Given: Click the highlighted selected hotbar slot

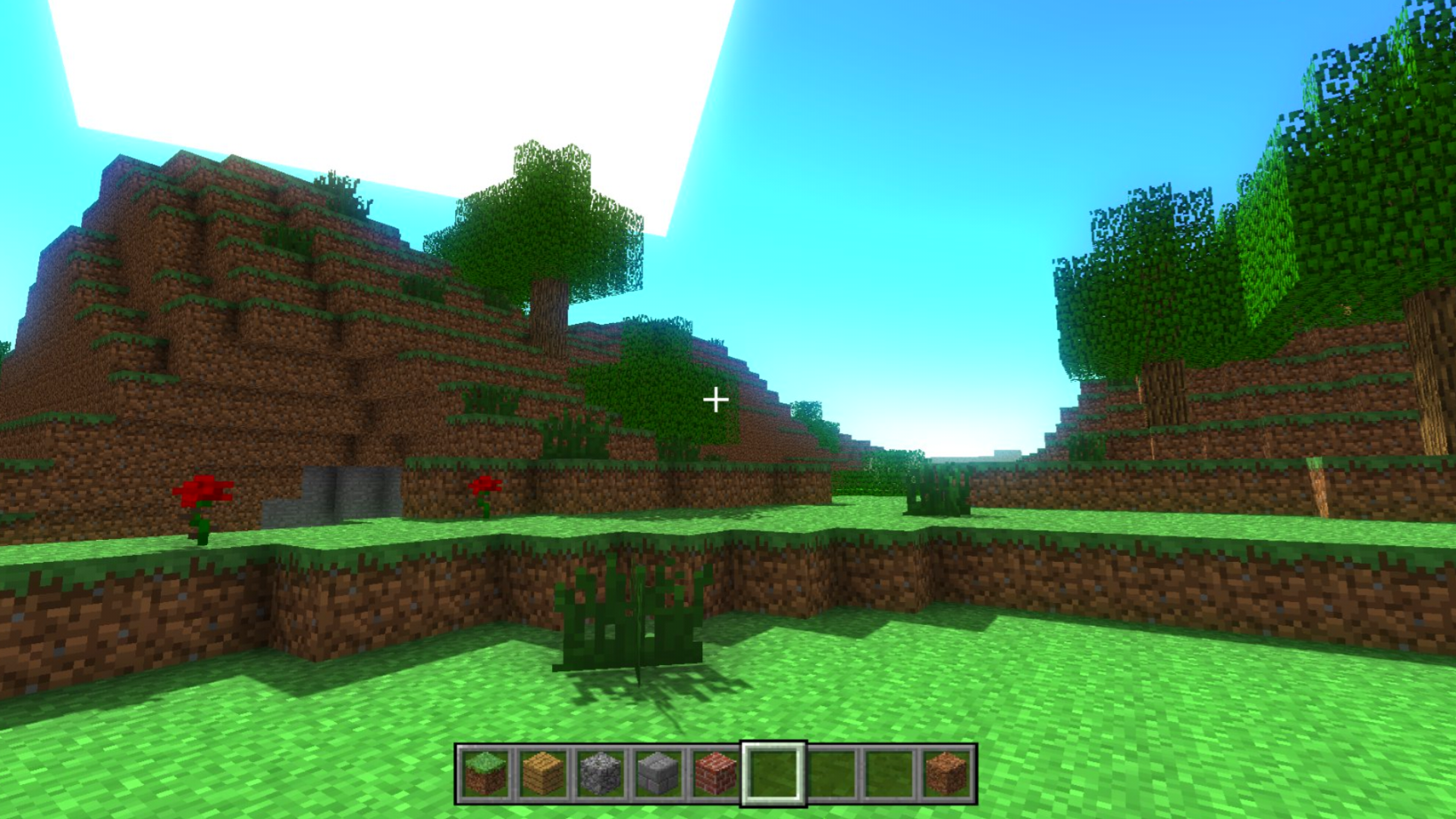Looking at the screenshot, I should coord(771,773).
